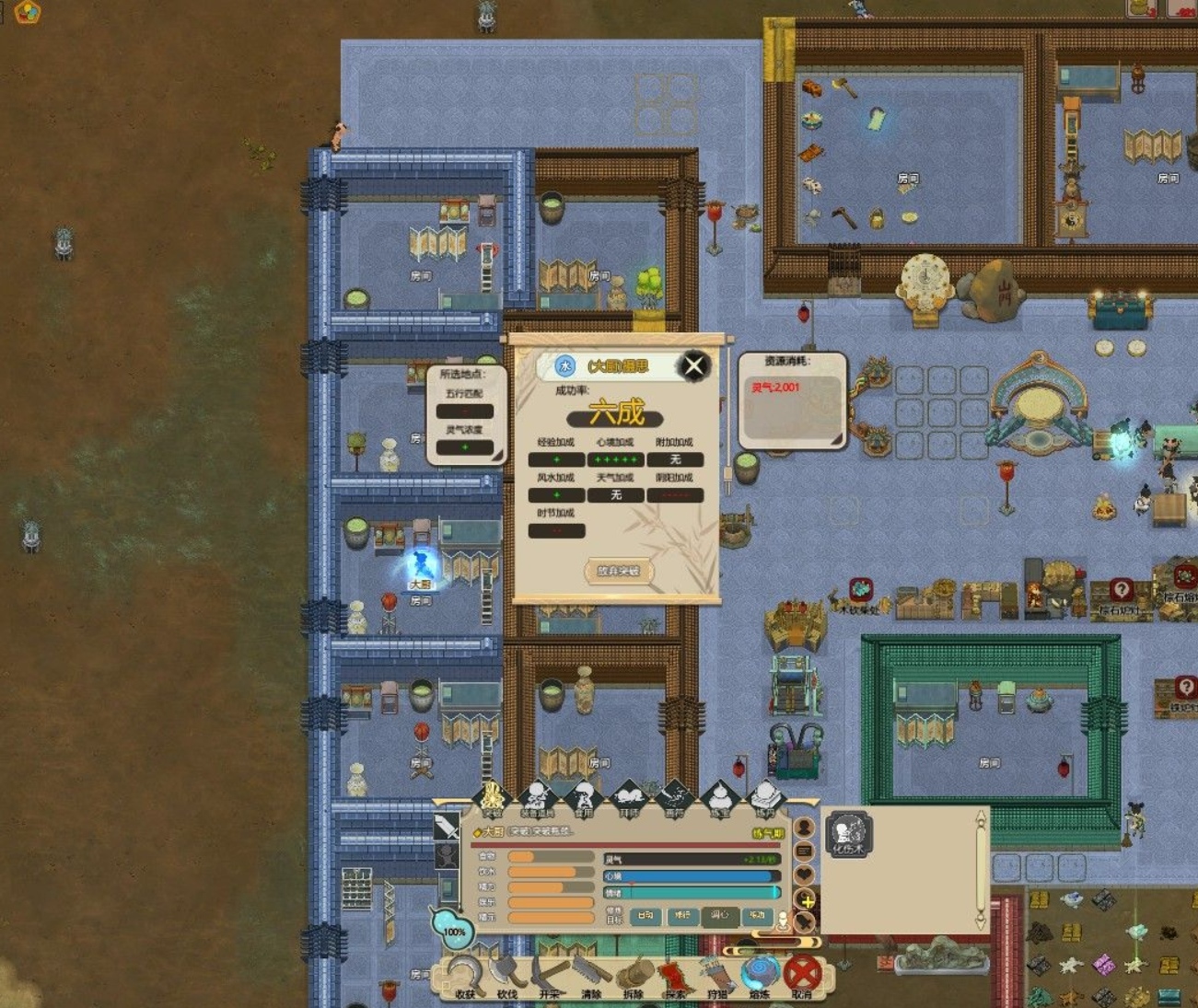
Task: Open the character portrait side button
Action: pos(804,828)
